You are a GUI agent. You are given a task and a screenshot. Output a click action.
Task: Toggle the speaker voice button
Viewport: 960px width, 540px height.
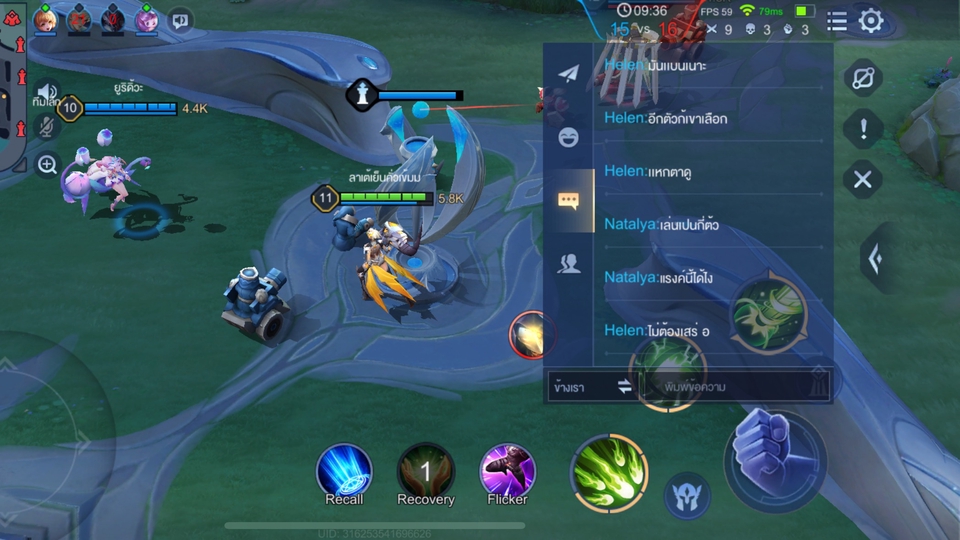46,92
